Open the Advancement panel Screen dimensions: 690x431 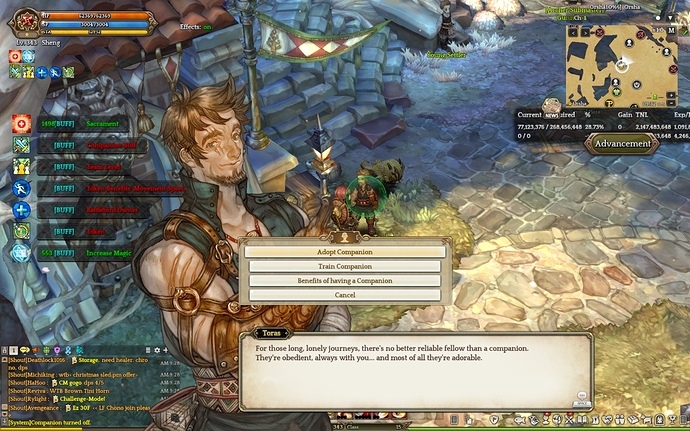[623, 143]
